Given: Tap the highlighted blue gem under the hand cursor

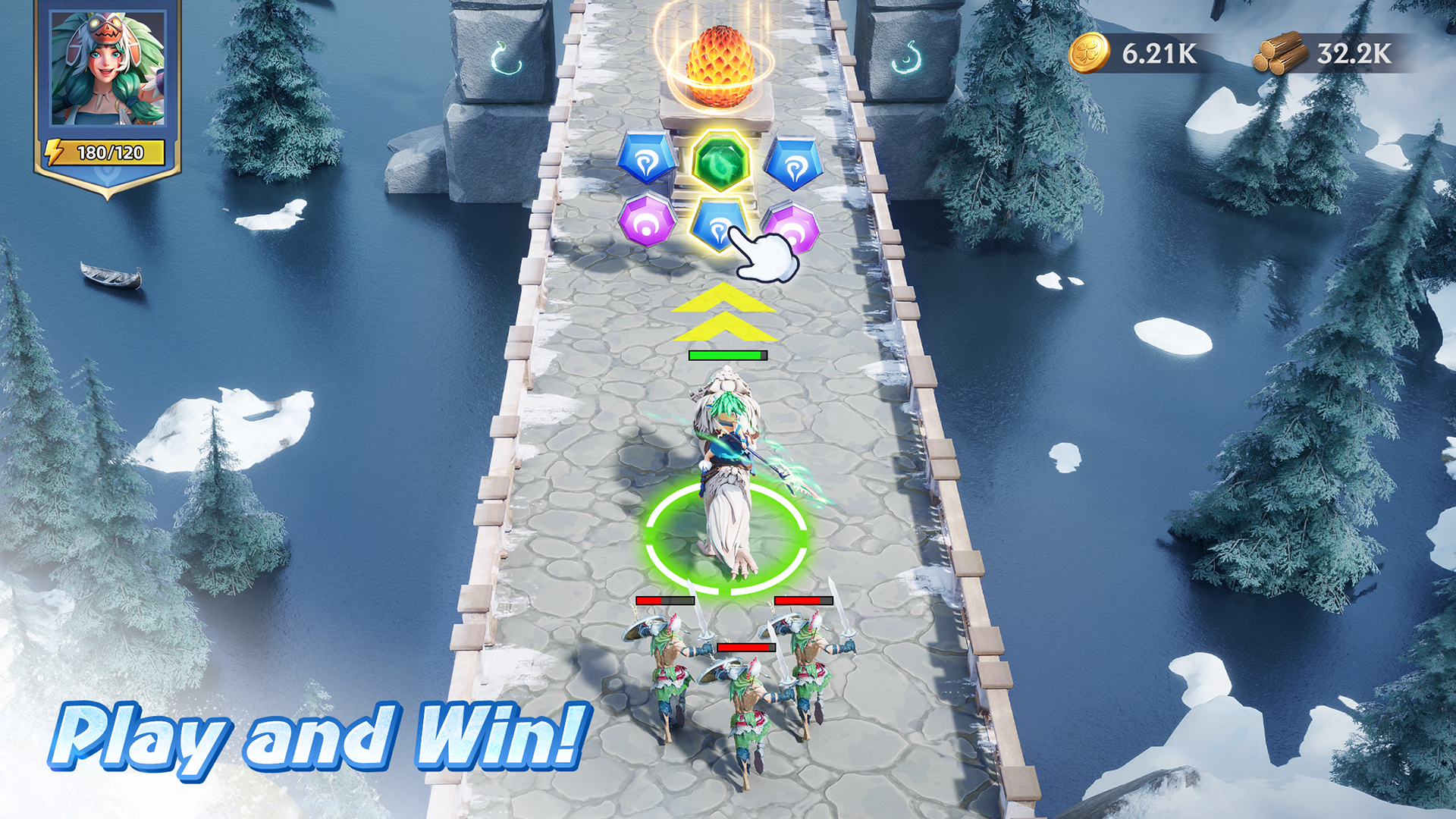Looking at the screenshot, I should tap(720, 225).
